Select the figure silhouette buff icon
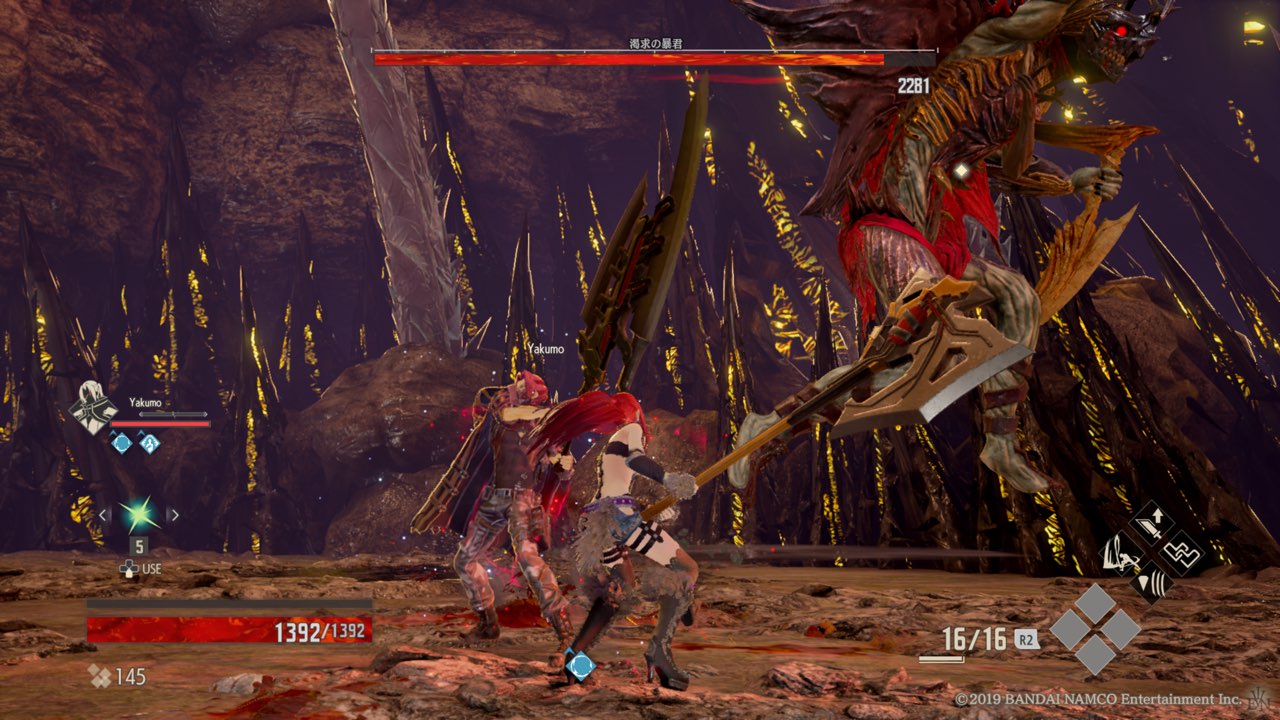Screen dimensions: 1280x720 (149, 442)
